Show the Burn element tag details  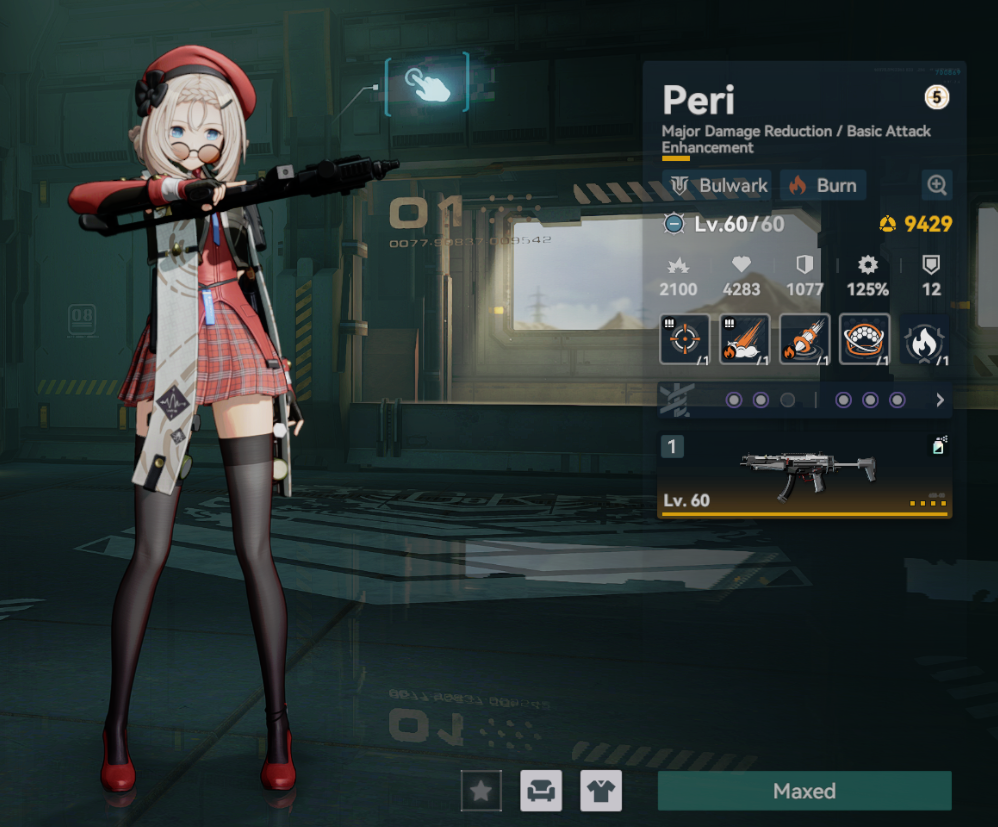coord(822,185)
